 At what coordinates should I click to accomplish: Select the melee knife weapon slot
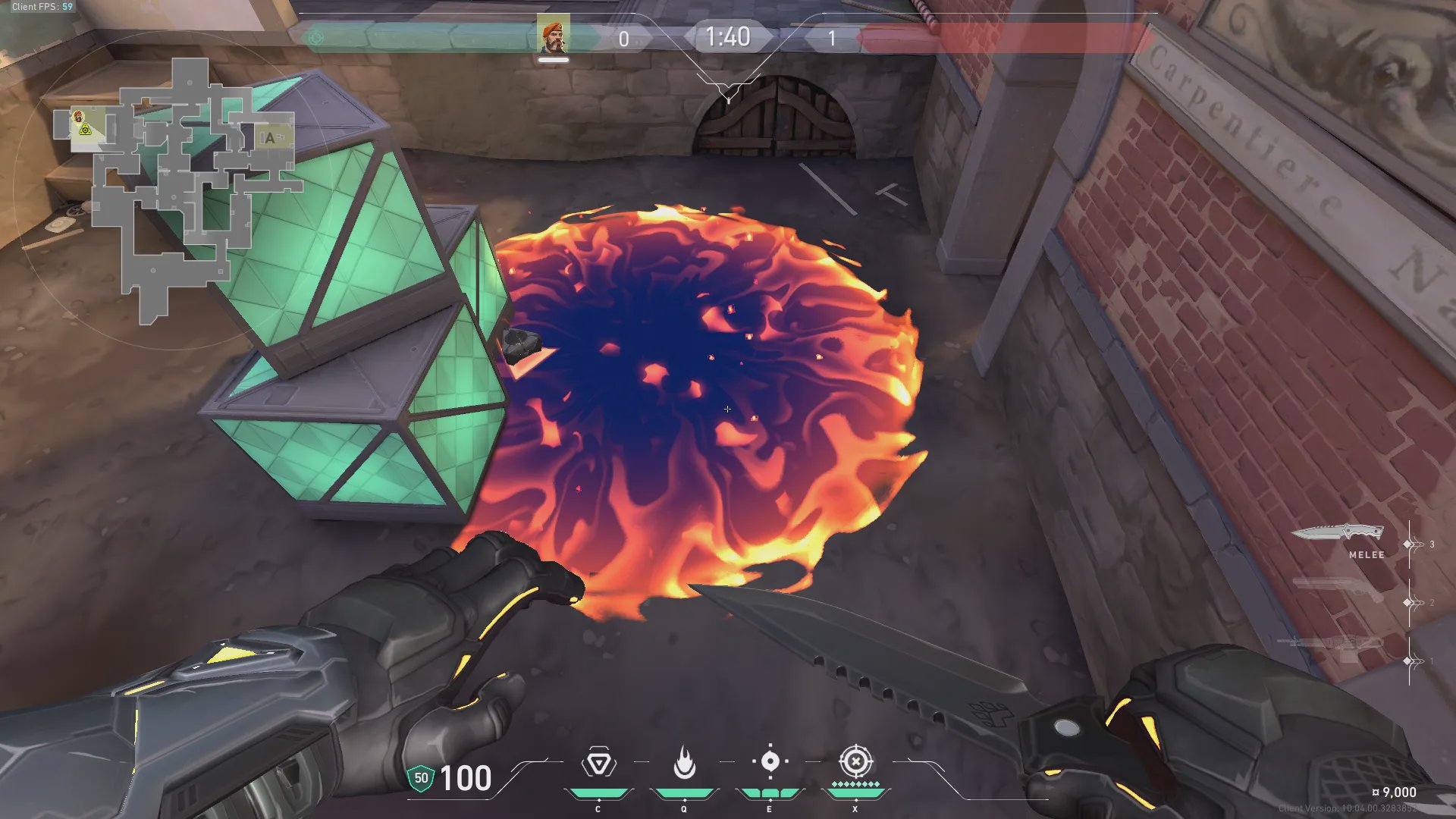coord(1338,533)
